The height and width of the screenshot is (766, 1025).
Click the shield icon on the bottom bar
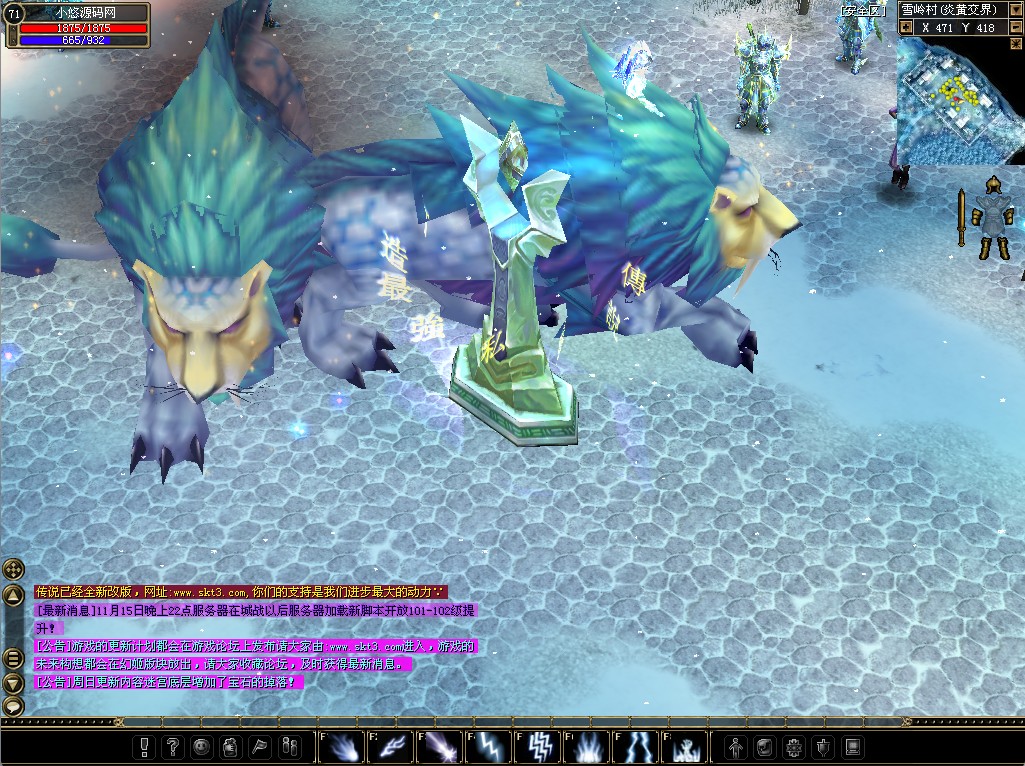pos(823,746)
